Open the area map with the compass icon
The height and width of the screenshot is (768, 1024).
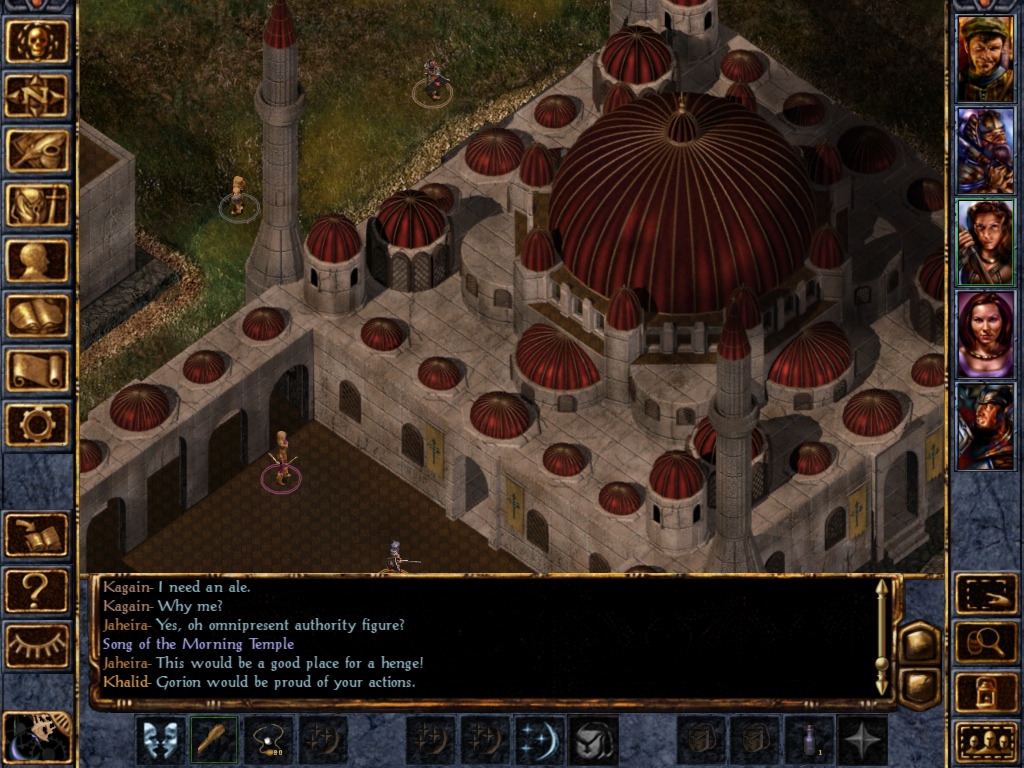tap(37, 96)
